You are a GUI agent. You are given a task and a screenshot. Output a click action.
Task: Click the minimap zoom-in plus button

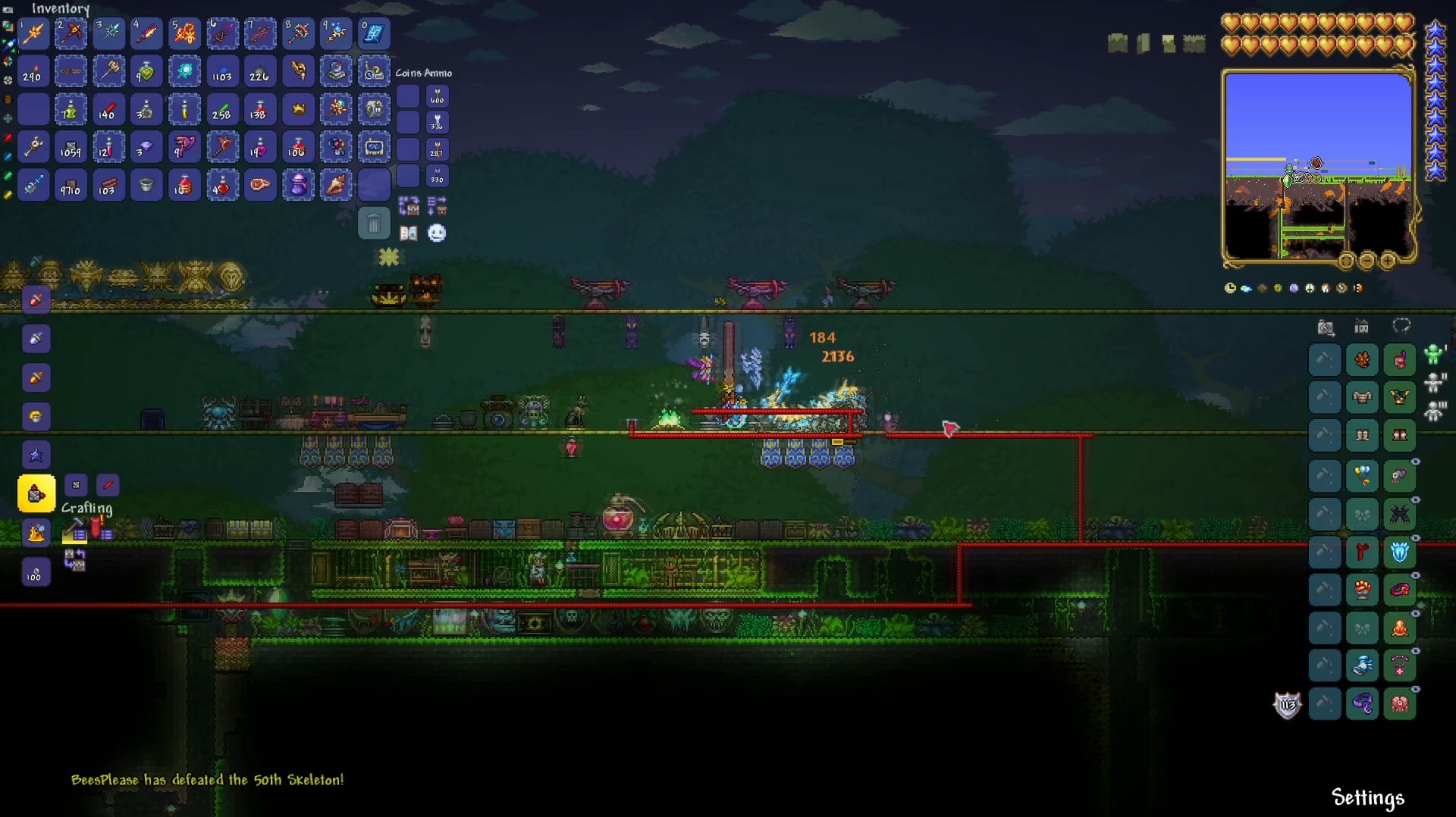tap(1387, 261)
